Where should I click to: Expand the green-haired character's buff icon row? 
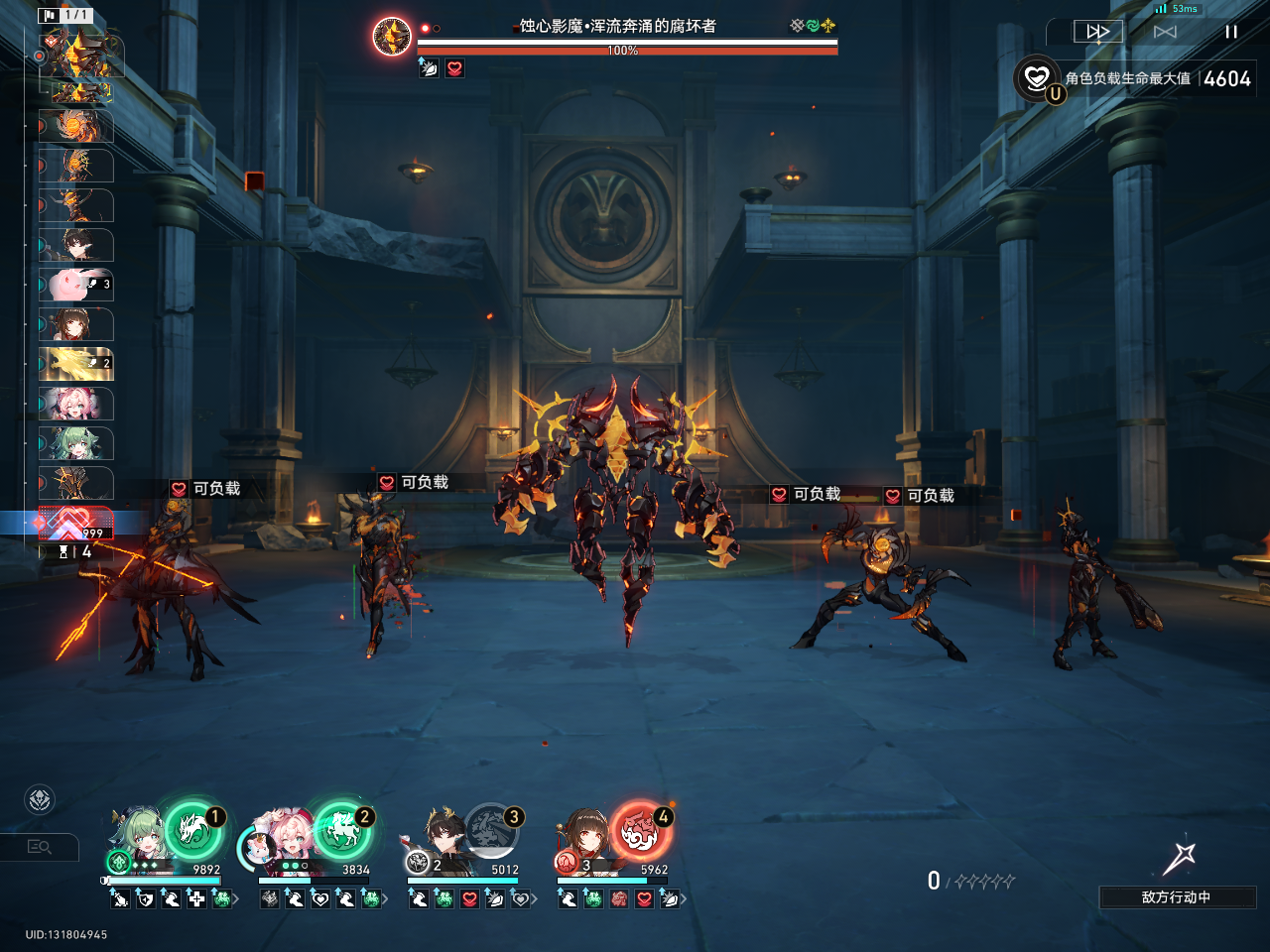(236, 899)
